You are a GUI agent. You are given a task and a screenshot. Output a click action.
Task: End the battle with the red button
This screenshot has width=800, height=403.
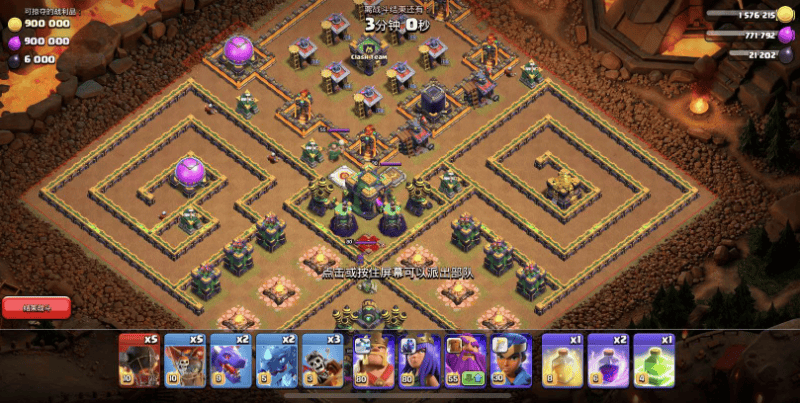point(35,307)
